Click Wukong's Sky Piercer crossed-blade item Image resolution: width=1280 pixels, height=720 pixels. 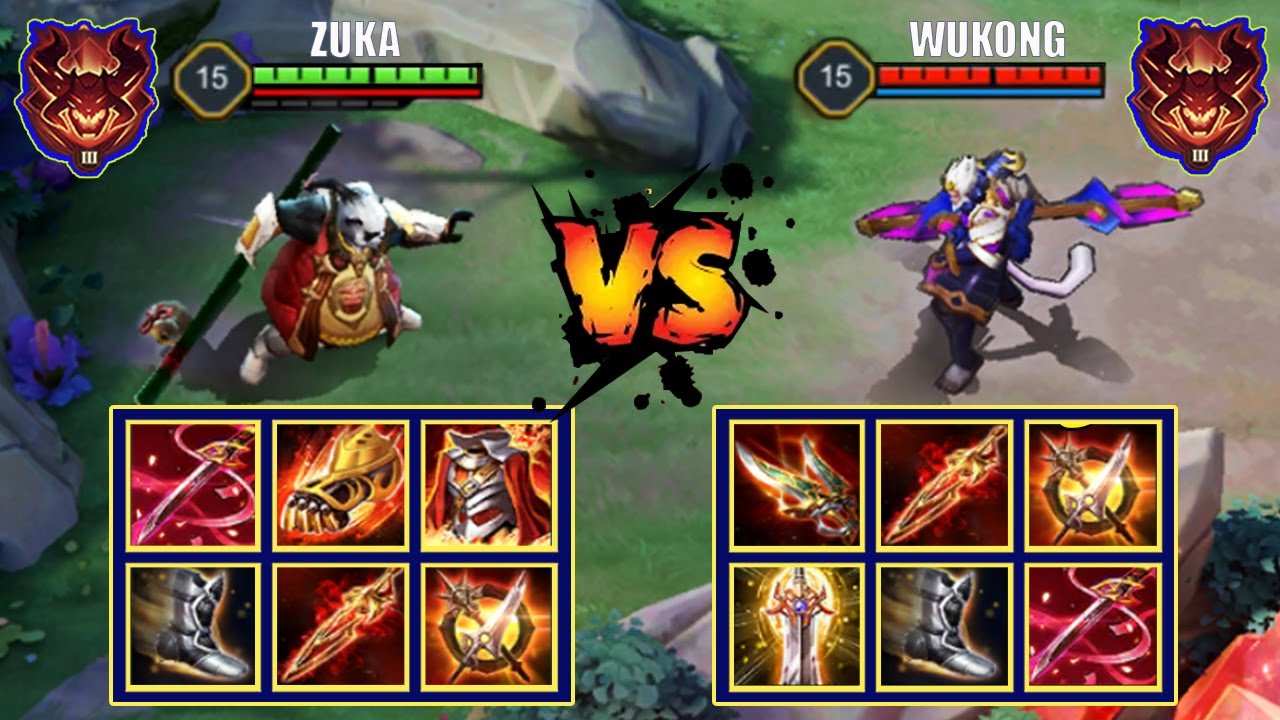1091,486
